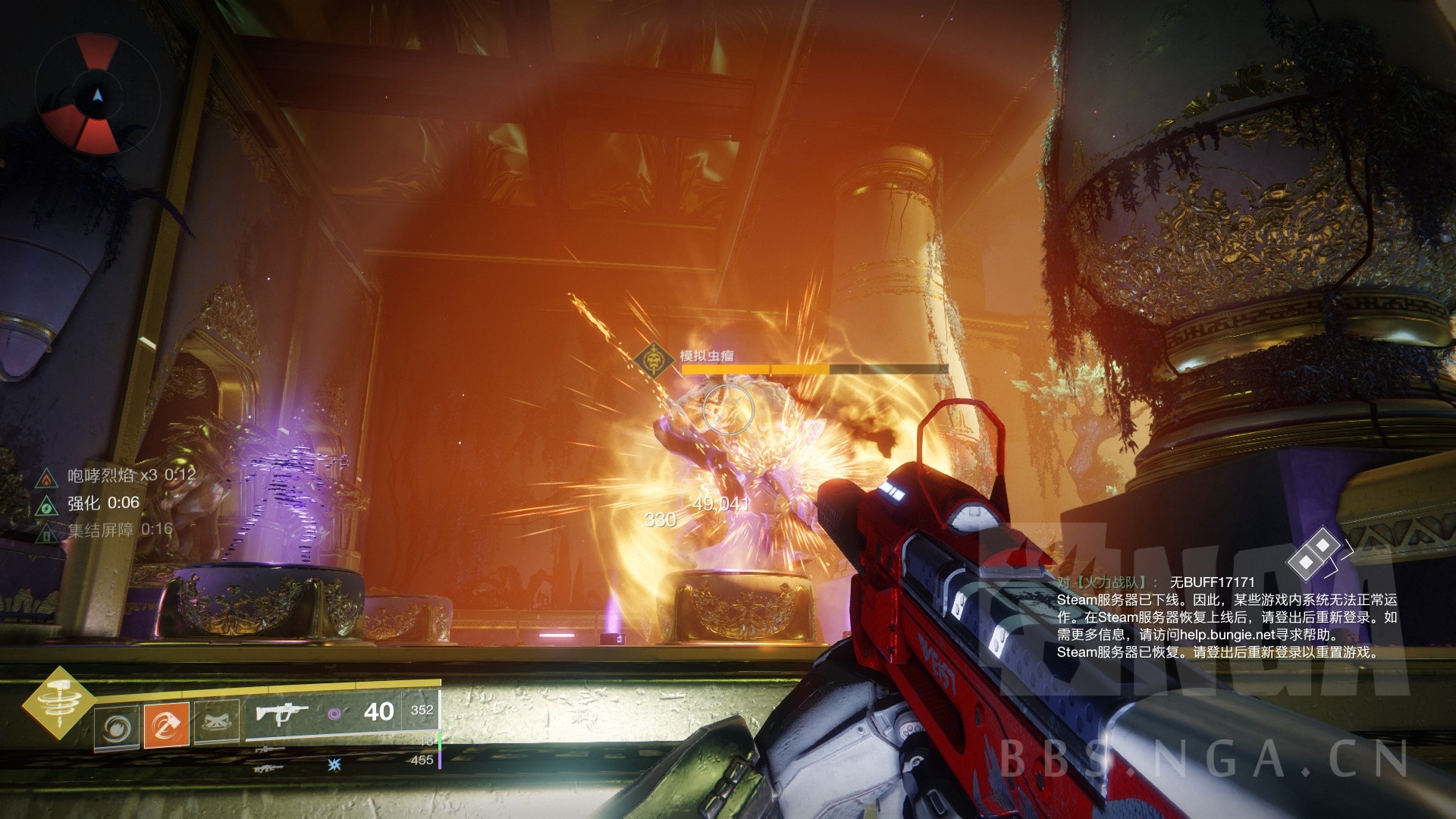Click the 集结屏障 buff icon
Viewport: 1456px width, 819px height.
(48, 531)
